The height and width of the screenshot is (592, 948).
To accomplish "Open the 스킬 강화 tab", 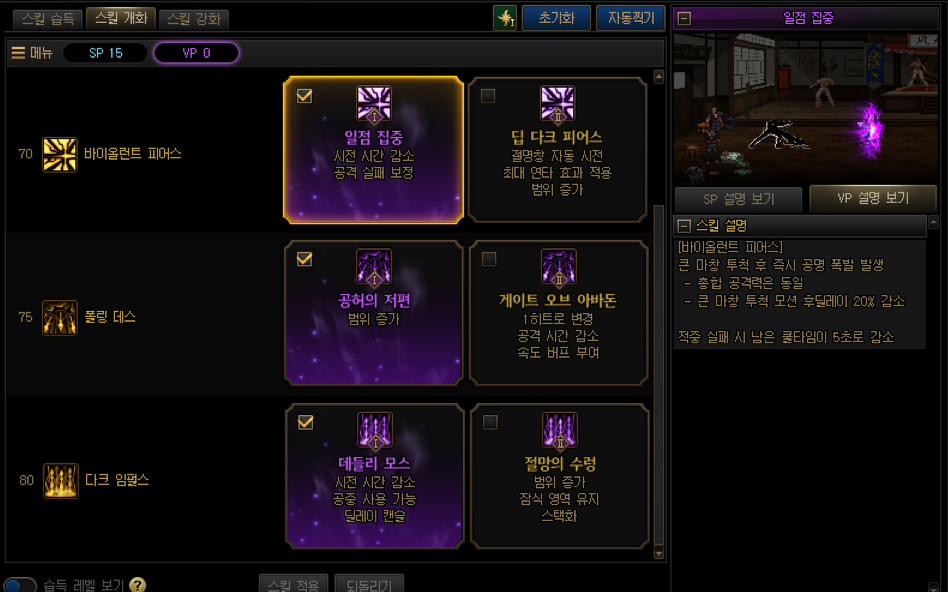I will [194, 19].
